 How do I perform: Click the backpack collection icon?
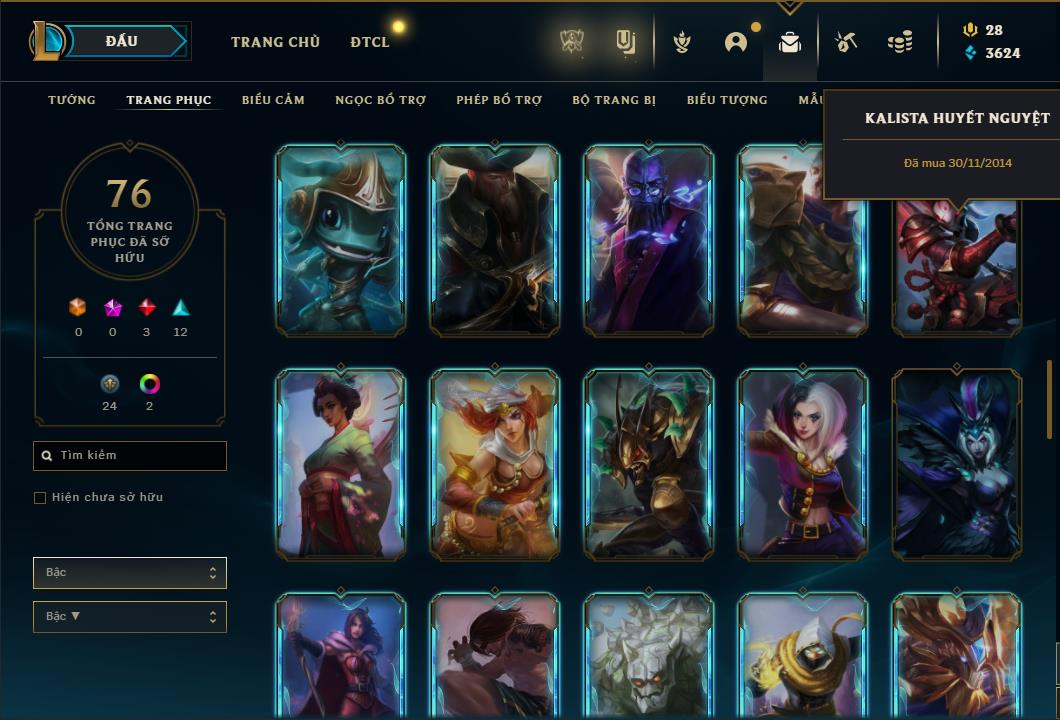point(790,42)
